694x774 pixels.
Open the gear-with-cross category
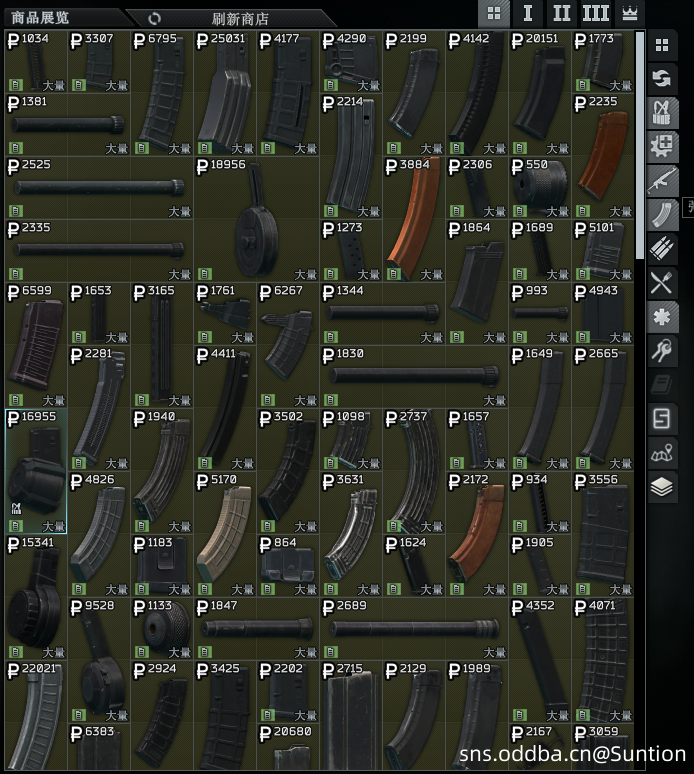tap(662, 147)
